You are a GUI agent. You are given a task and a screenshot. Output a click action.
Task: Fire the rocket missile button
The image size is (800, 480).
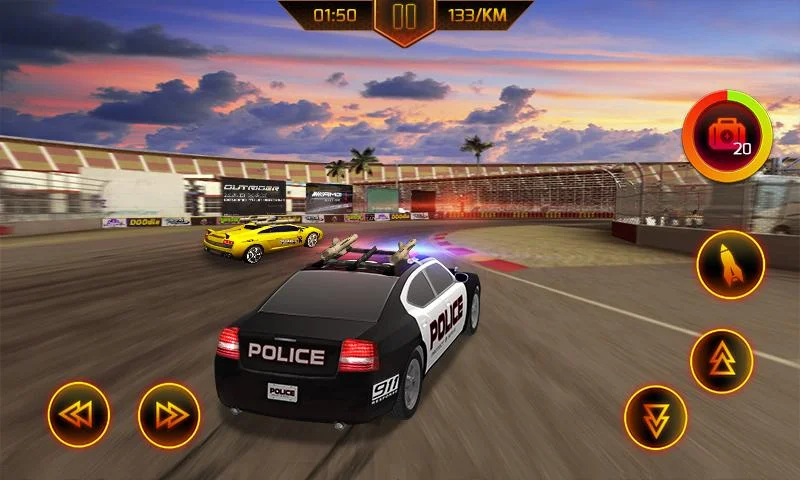pos(730,264)
